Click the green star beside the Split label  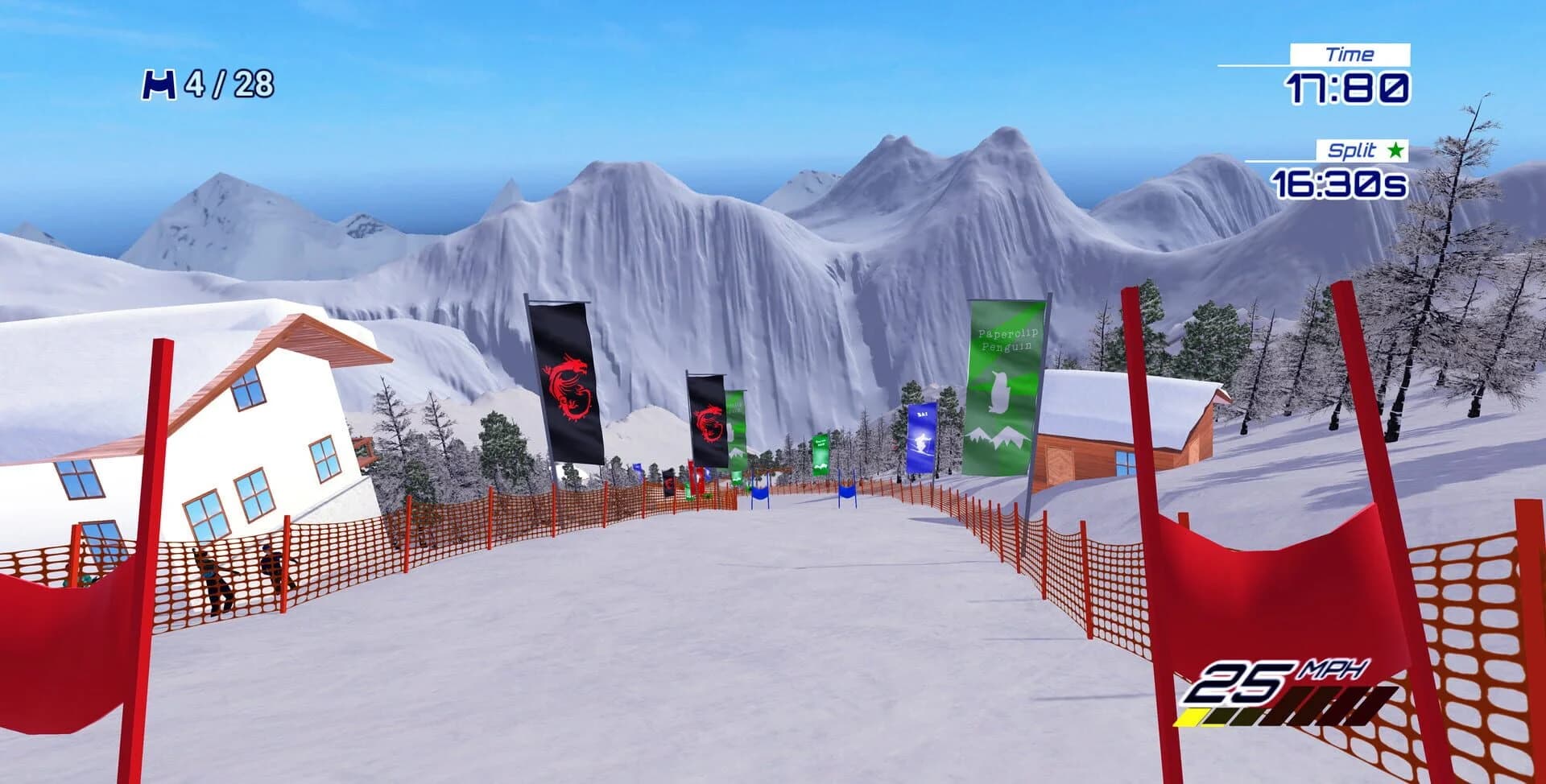click(1395, 151)
